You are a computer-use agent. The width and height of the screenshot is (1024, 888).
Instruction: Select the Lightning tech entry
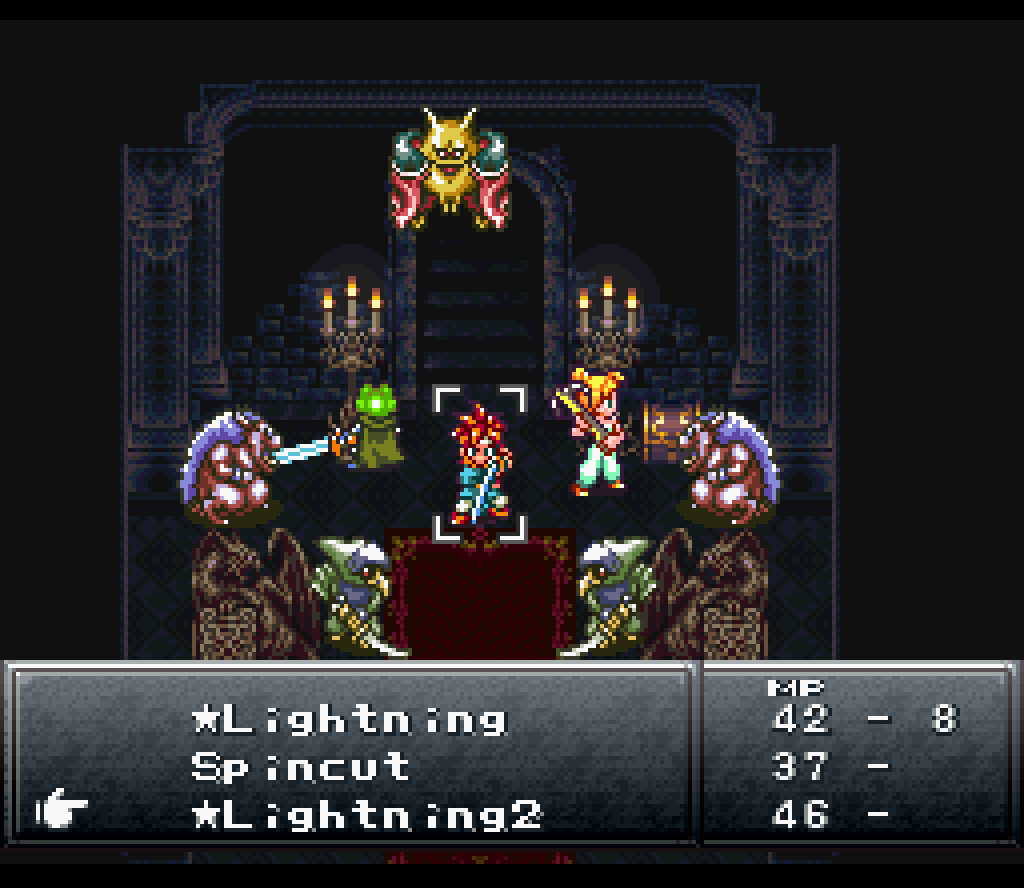pos(350,720)
